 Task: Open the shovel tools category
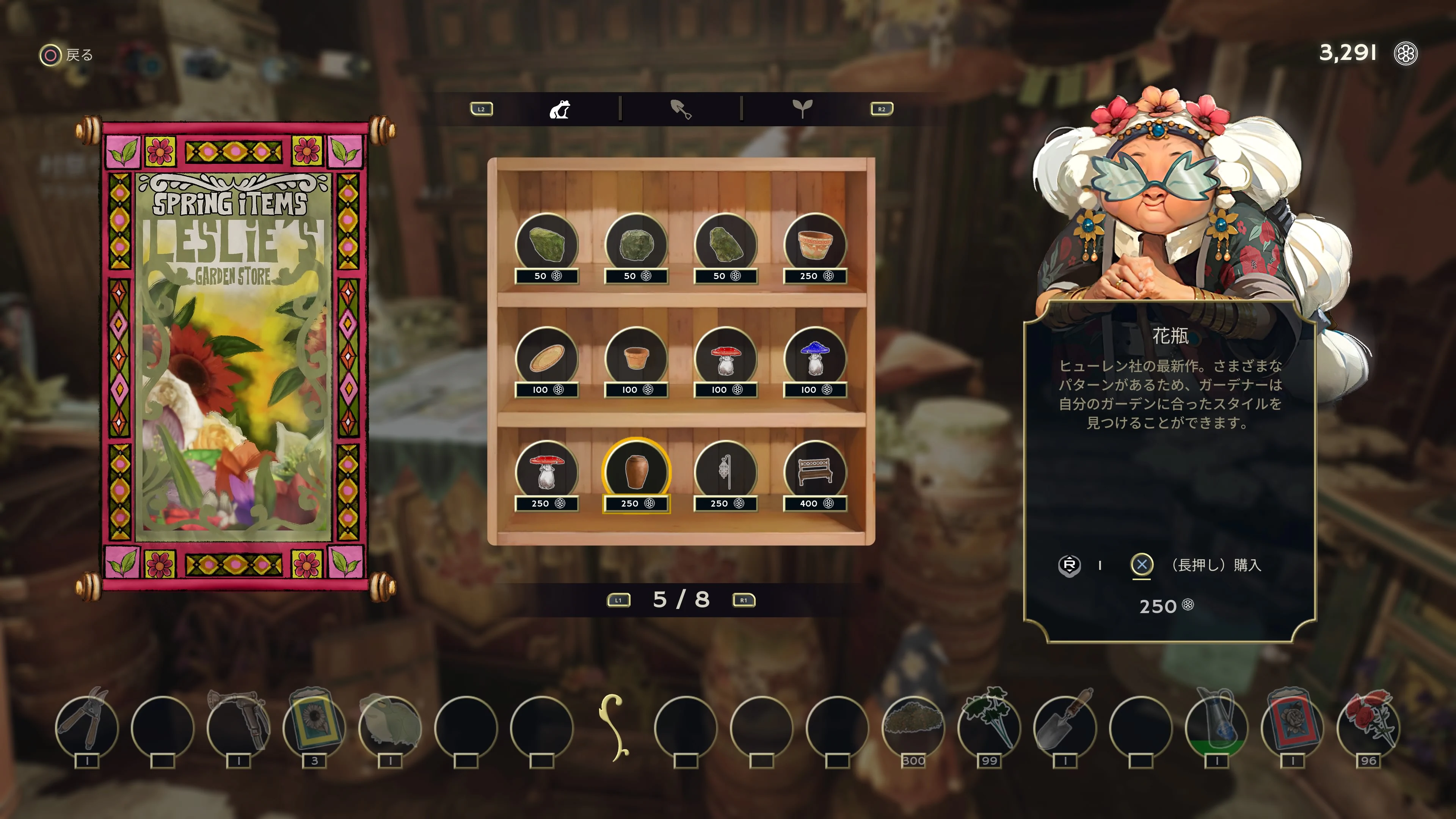[681, 110]
